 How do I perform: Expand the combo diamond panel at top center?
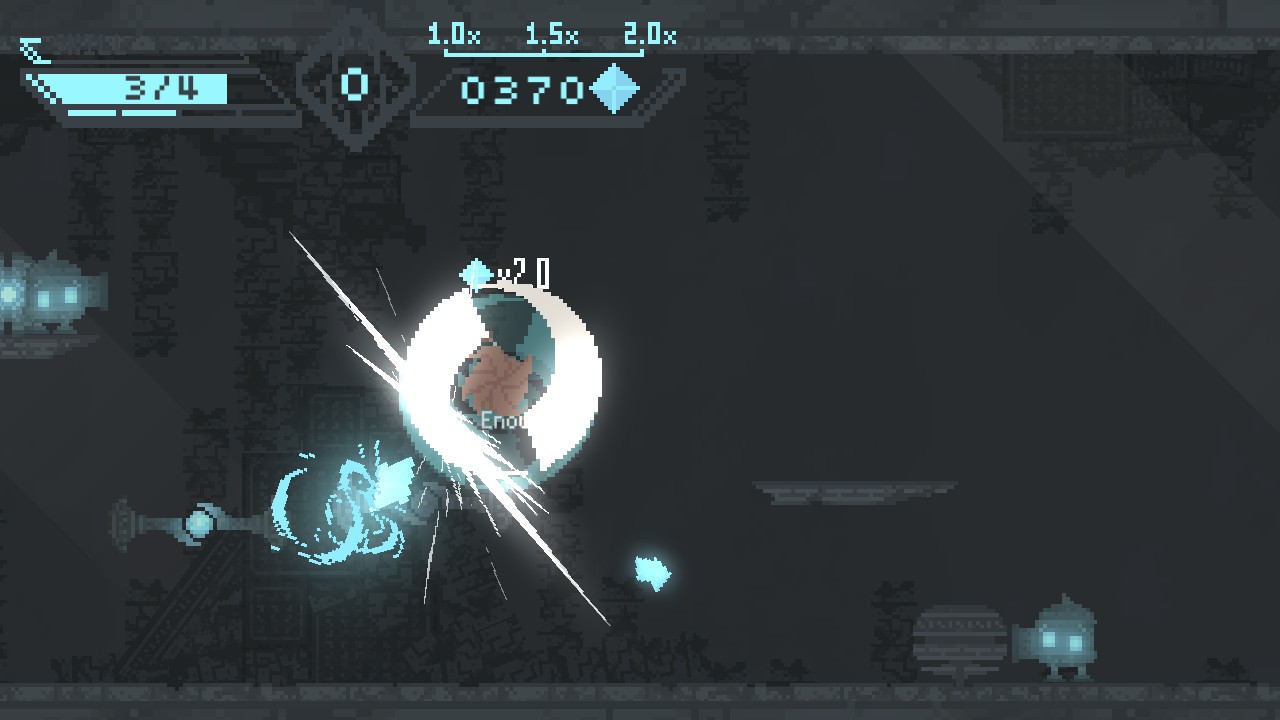(357, 85)
